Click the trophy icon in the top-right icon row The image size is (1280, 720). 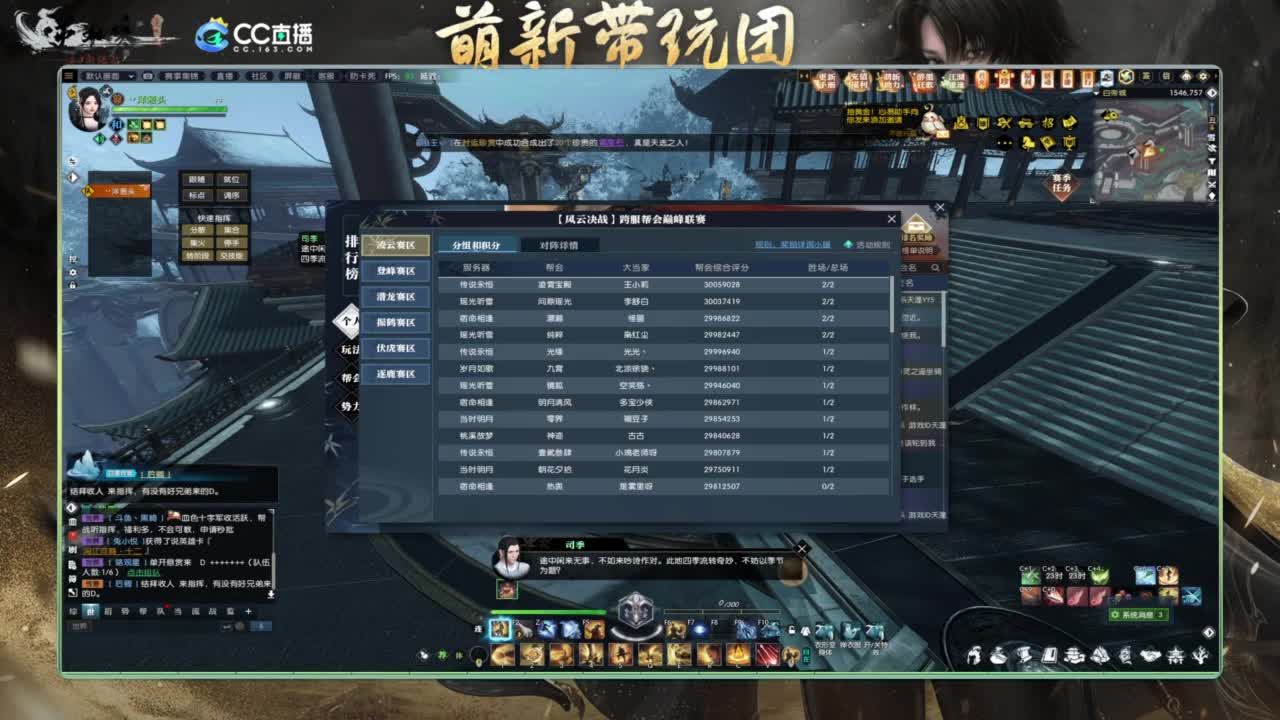click(1069, 144)
